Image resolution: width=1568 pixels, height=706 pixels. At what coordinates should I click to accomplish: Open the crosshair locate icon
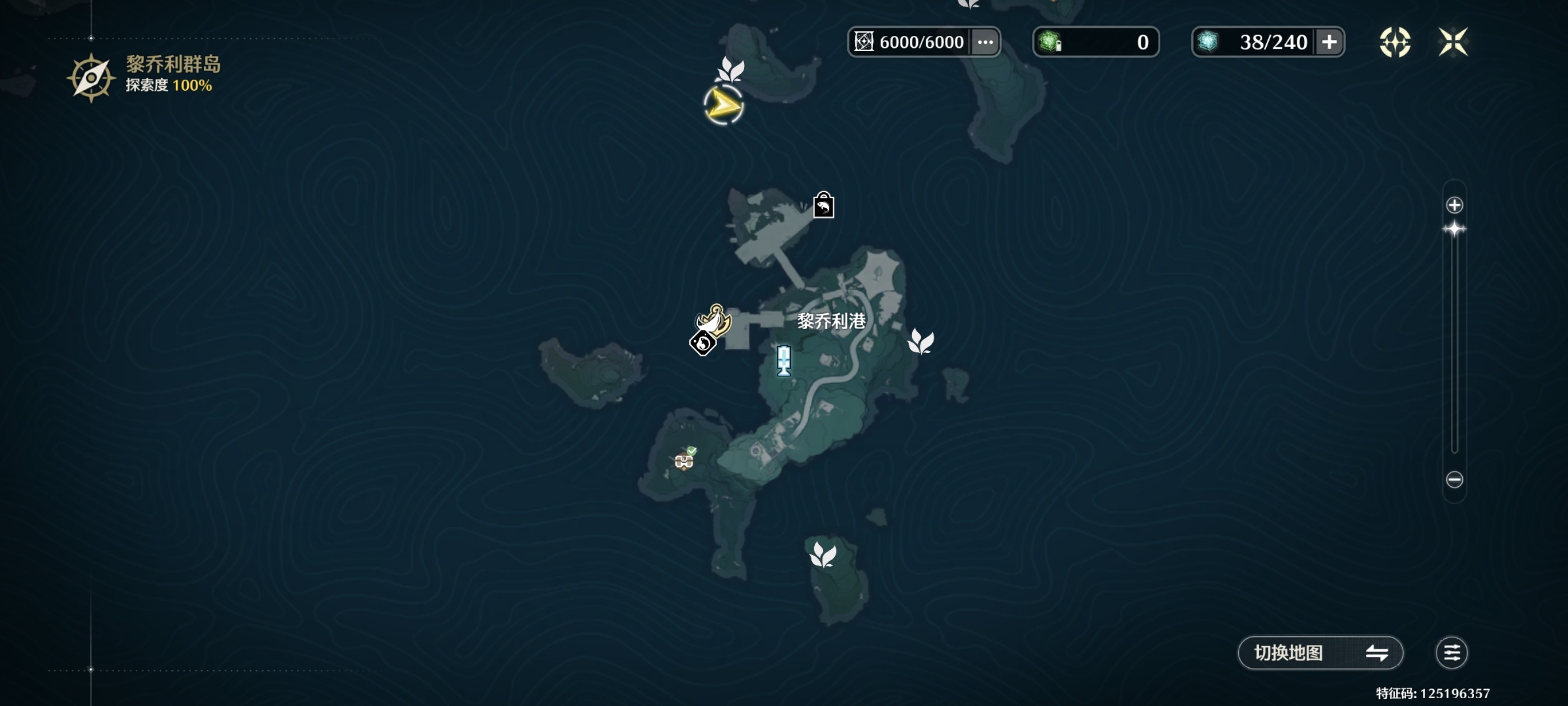(1394, 42)
